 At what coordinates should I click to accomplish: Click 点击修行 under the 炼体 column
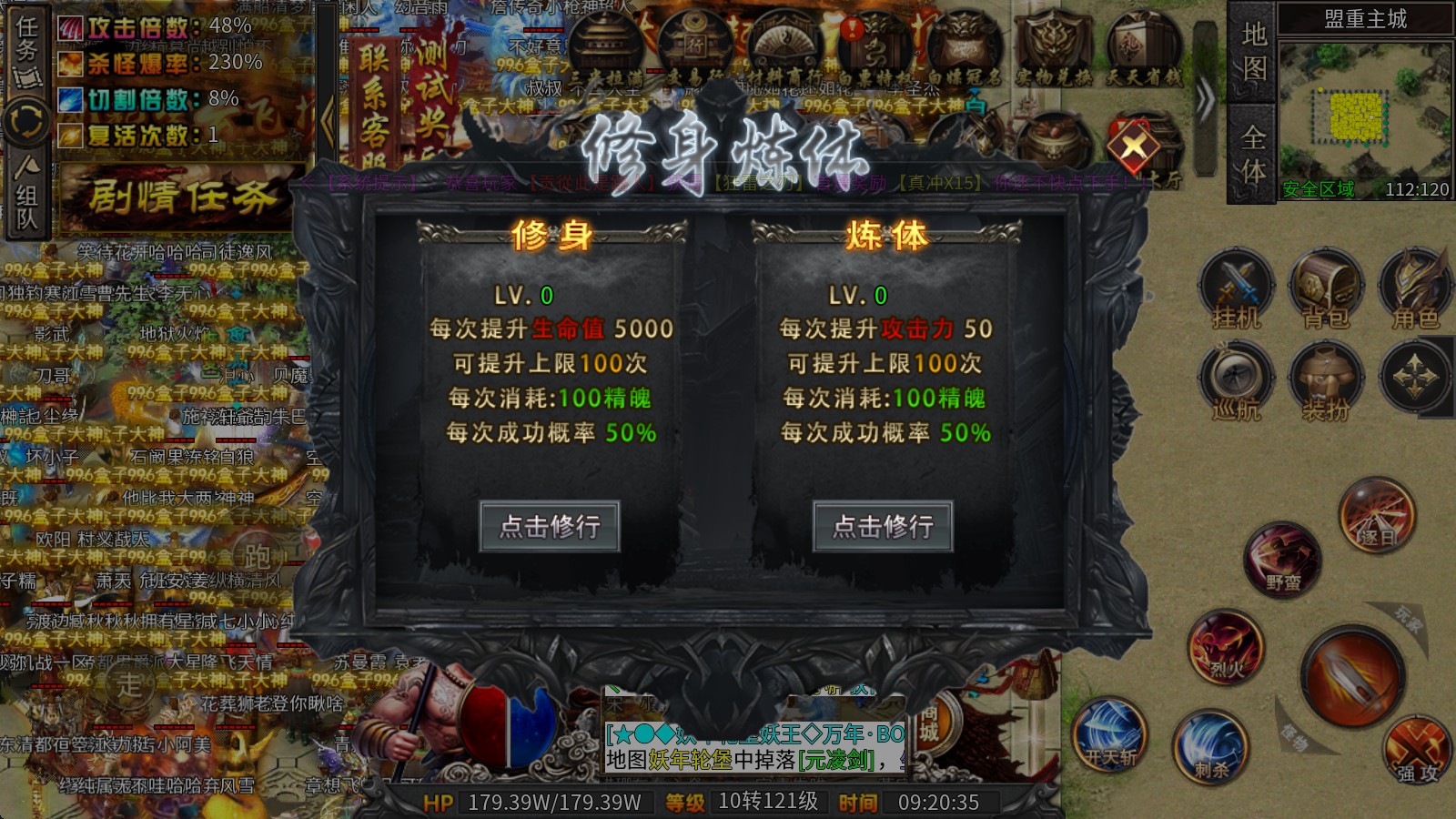point(883,528)
